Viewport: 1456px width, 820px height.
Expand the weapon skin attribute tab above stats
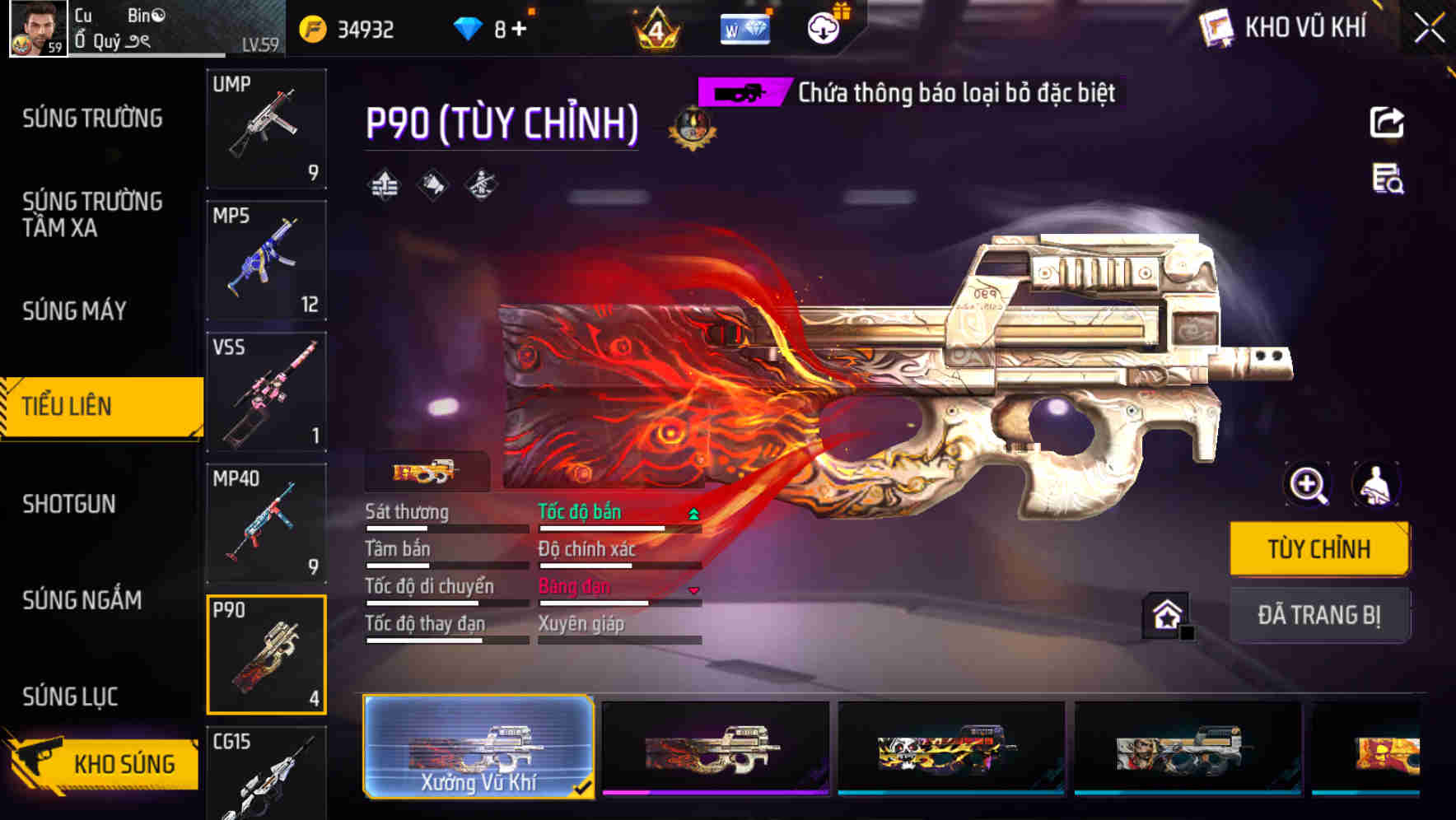click(427, 471)
